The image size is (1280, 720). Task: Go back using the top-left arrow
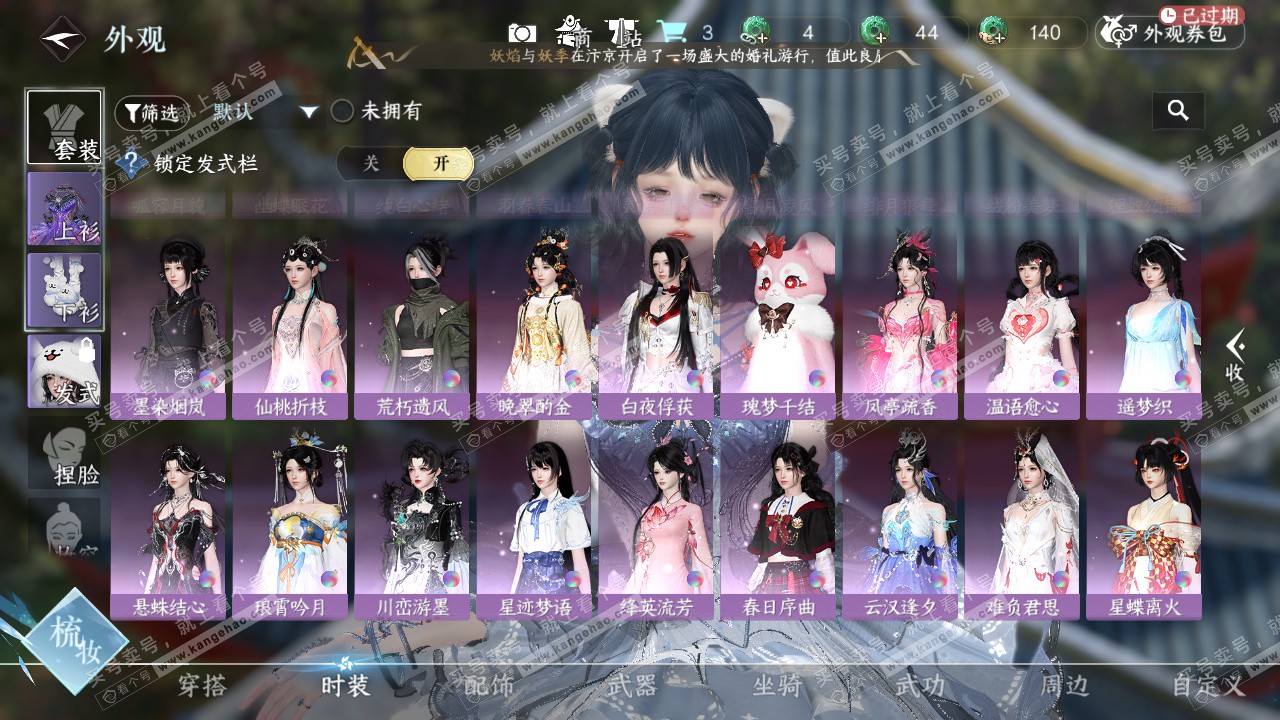(62, 39)
